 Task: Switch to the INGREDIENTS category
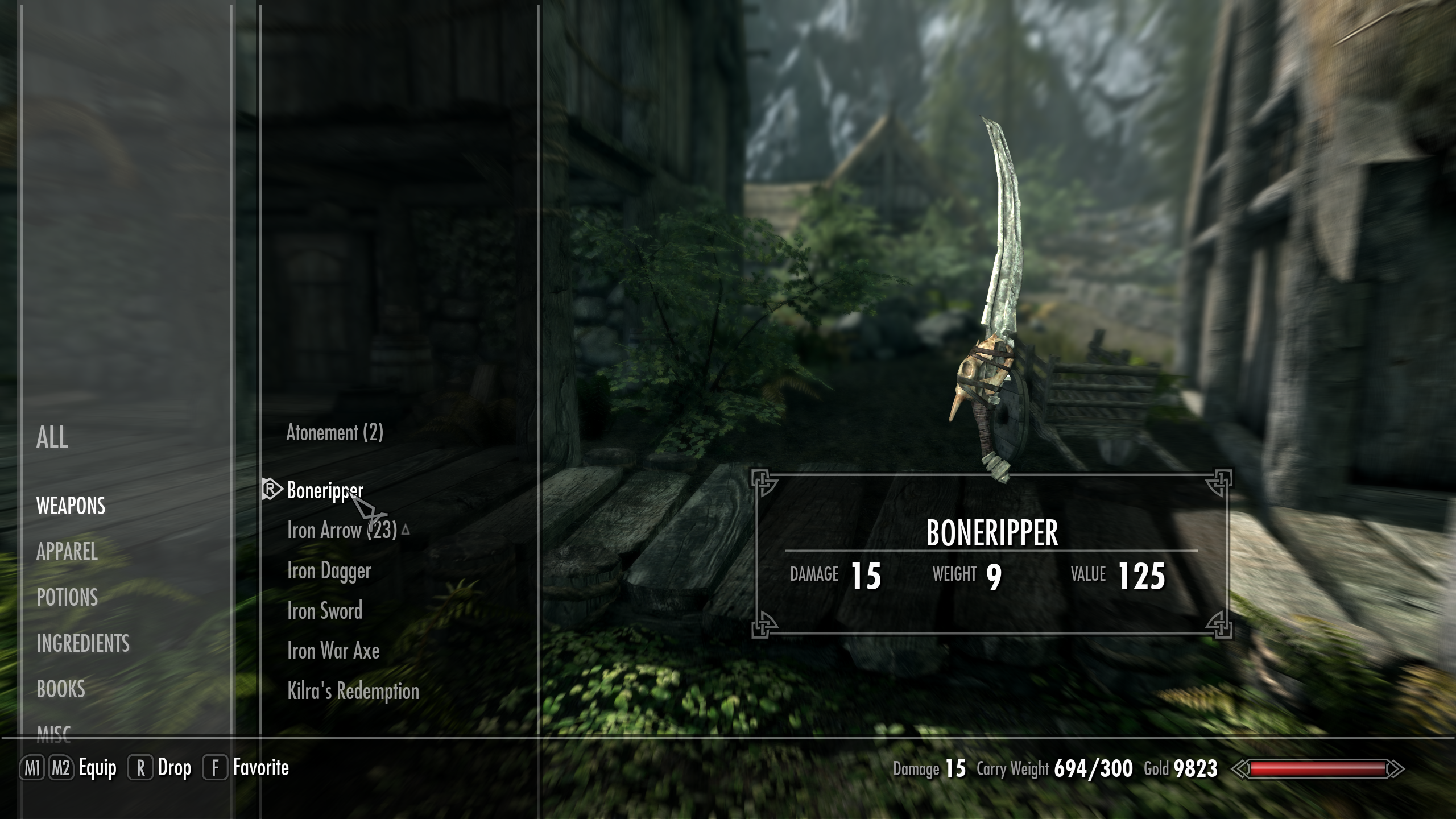pos(82,644)
